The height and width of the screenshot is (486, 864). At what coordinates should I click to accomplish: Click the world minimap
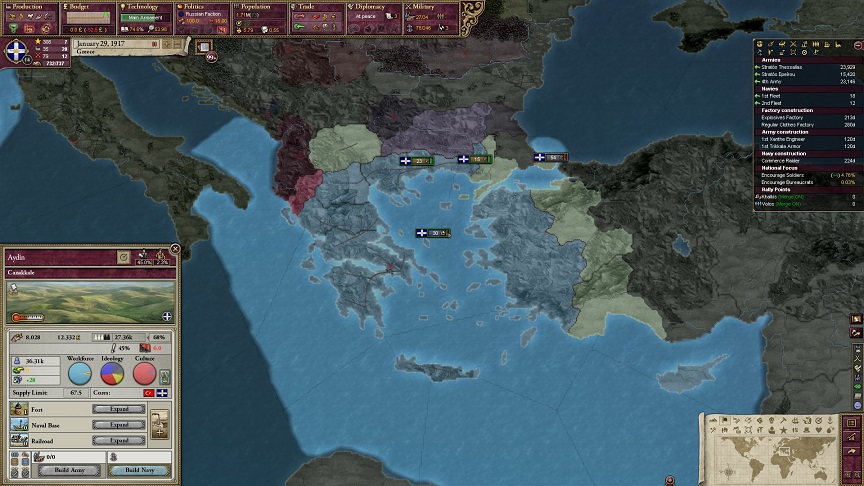click(x=777, y=446)
